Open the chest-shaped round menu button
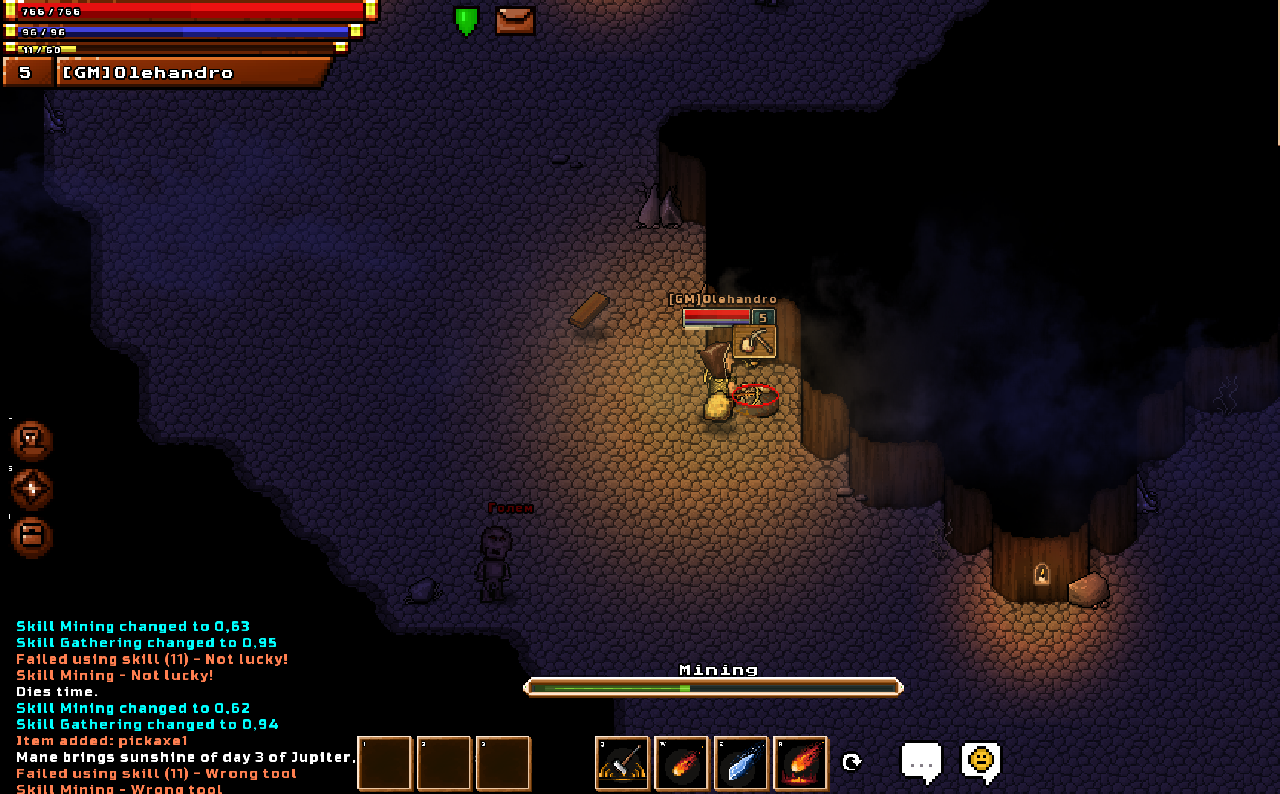Image resolution: width=1280 pixels, height=794 pixels. click(x=31, y=537)
